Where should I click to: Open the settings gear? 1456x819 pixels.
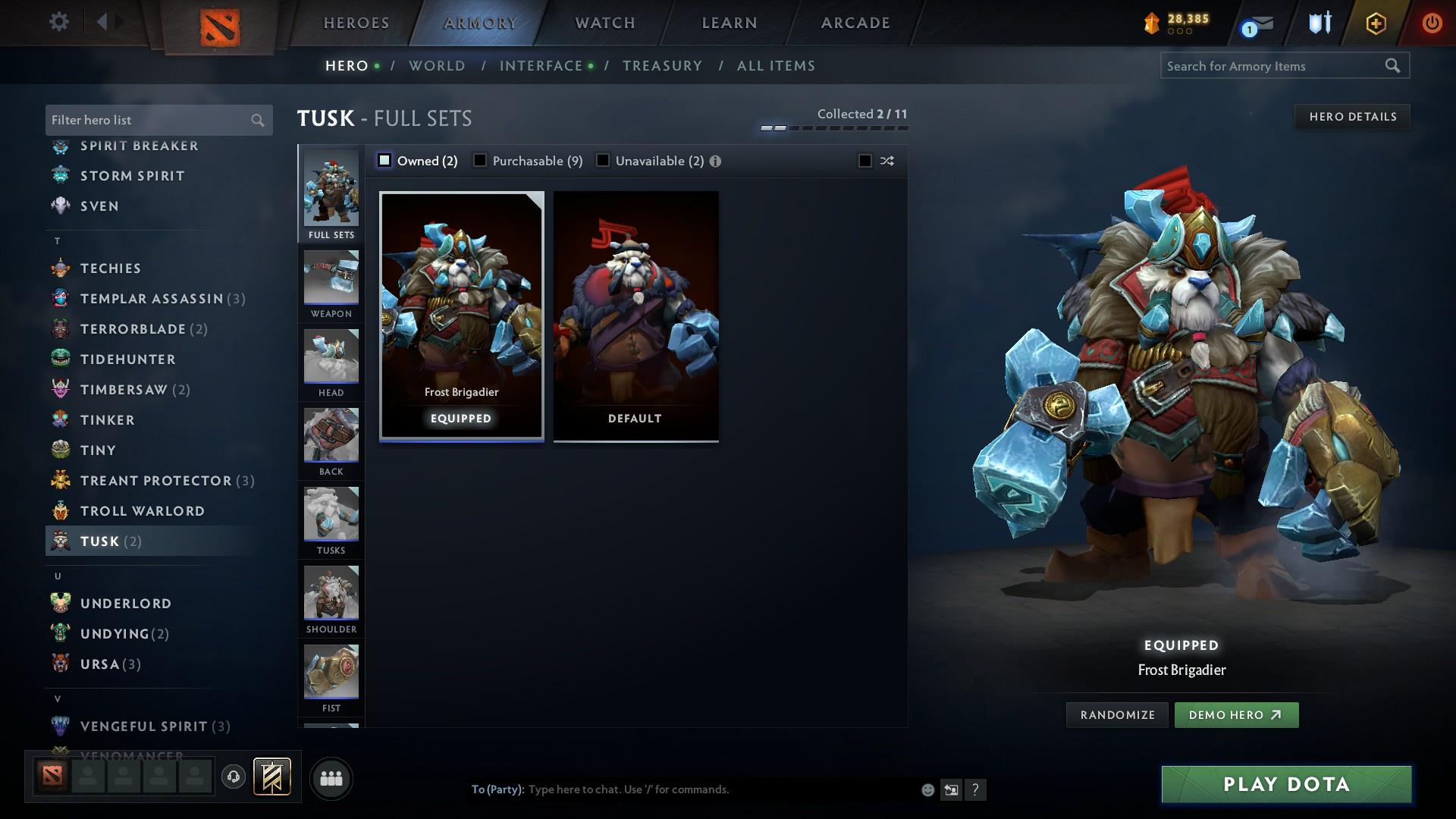click(x=59, y=22)
